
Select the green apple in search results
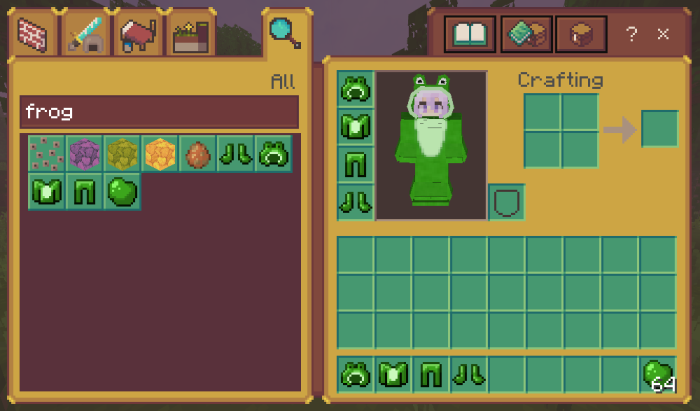122,191
